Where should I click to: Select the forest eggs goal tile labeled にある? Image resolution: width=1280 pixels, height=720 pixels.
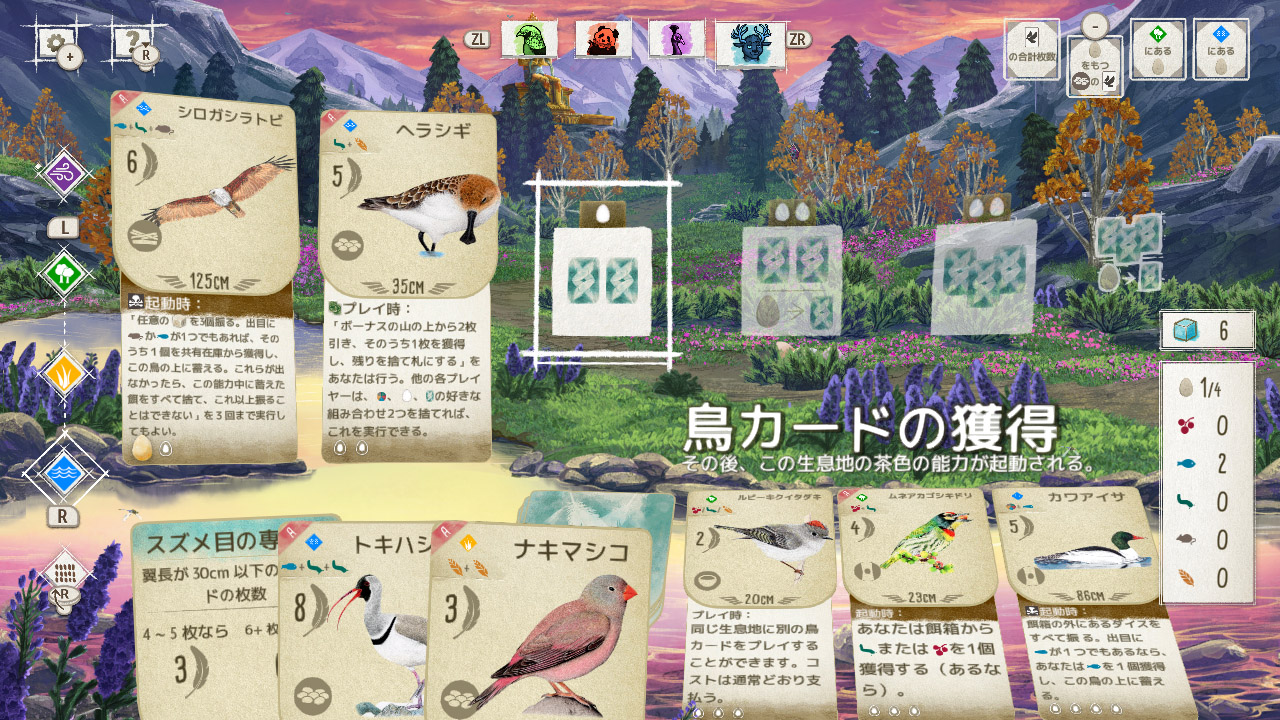1160,48
